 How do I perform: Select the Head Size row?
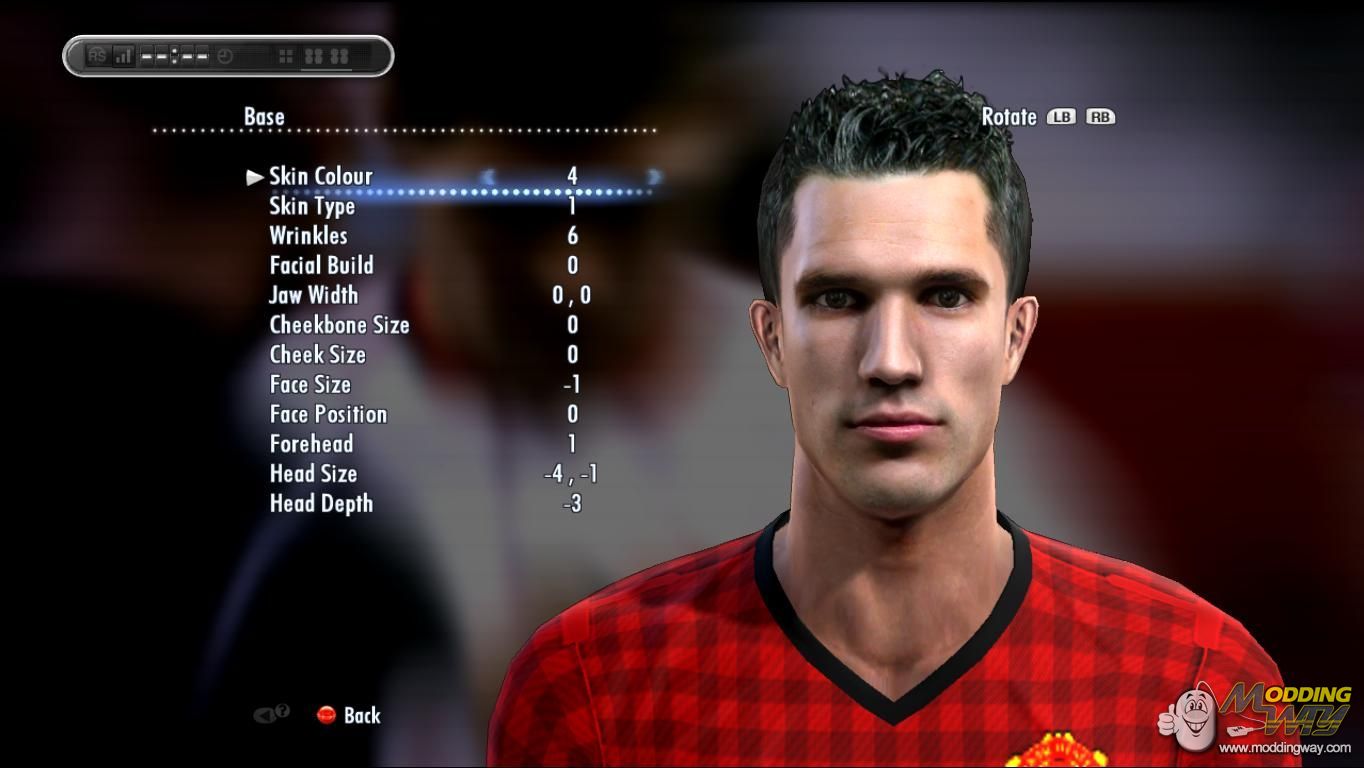coord(313,474)
